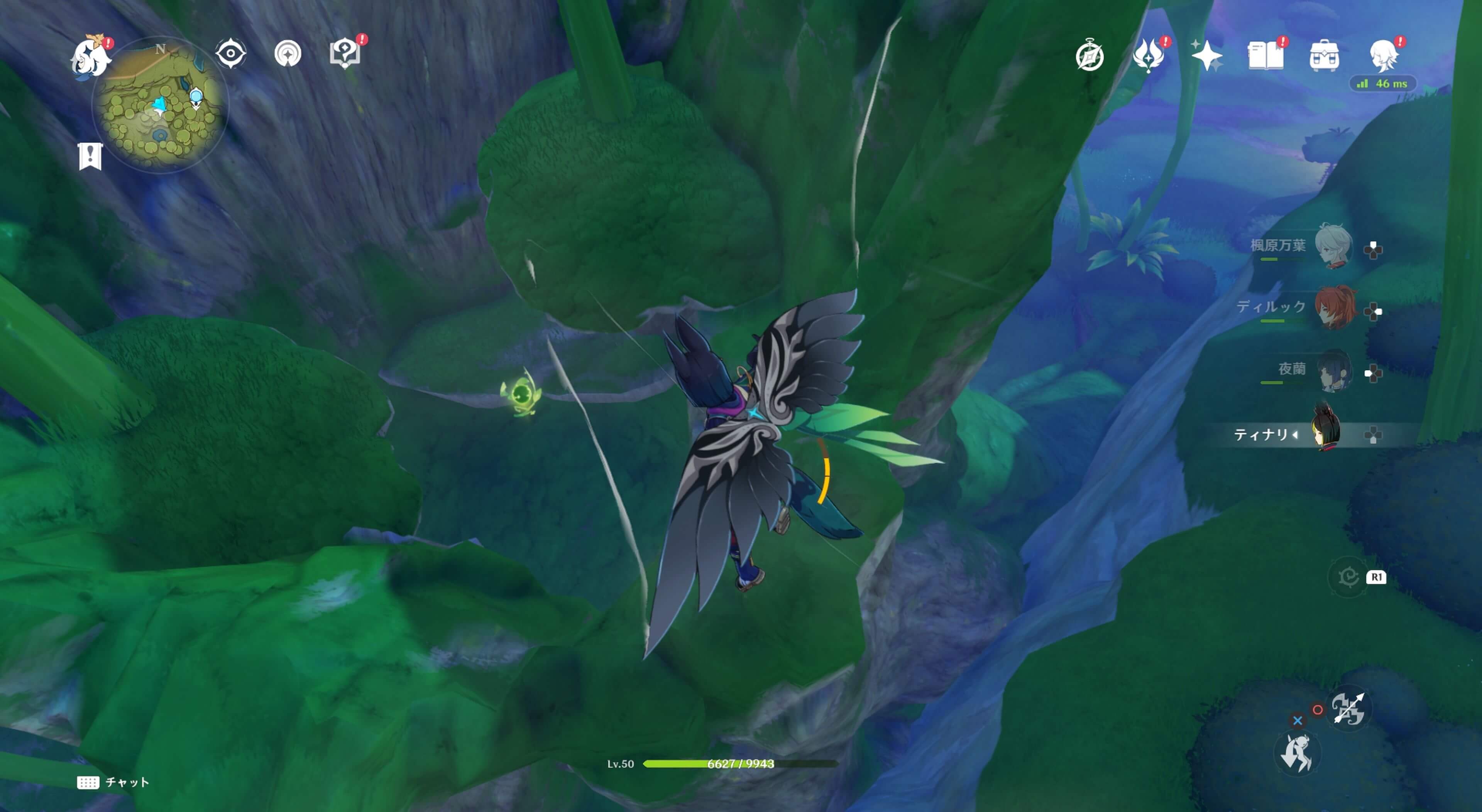Switch to party member 楓原万葉

click(x=1333, y=246)
